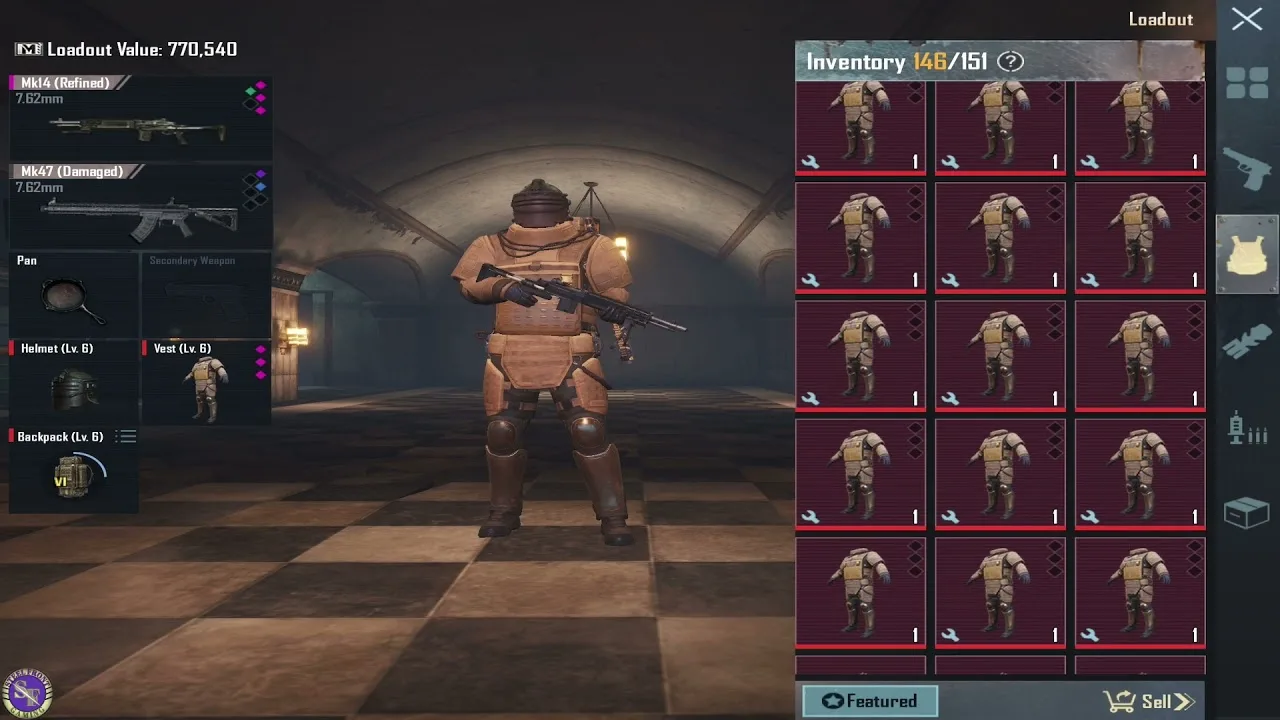Select the armor vest category tab
Image resolution: width=1280 pixels, height=720 pixels.
1247,254
